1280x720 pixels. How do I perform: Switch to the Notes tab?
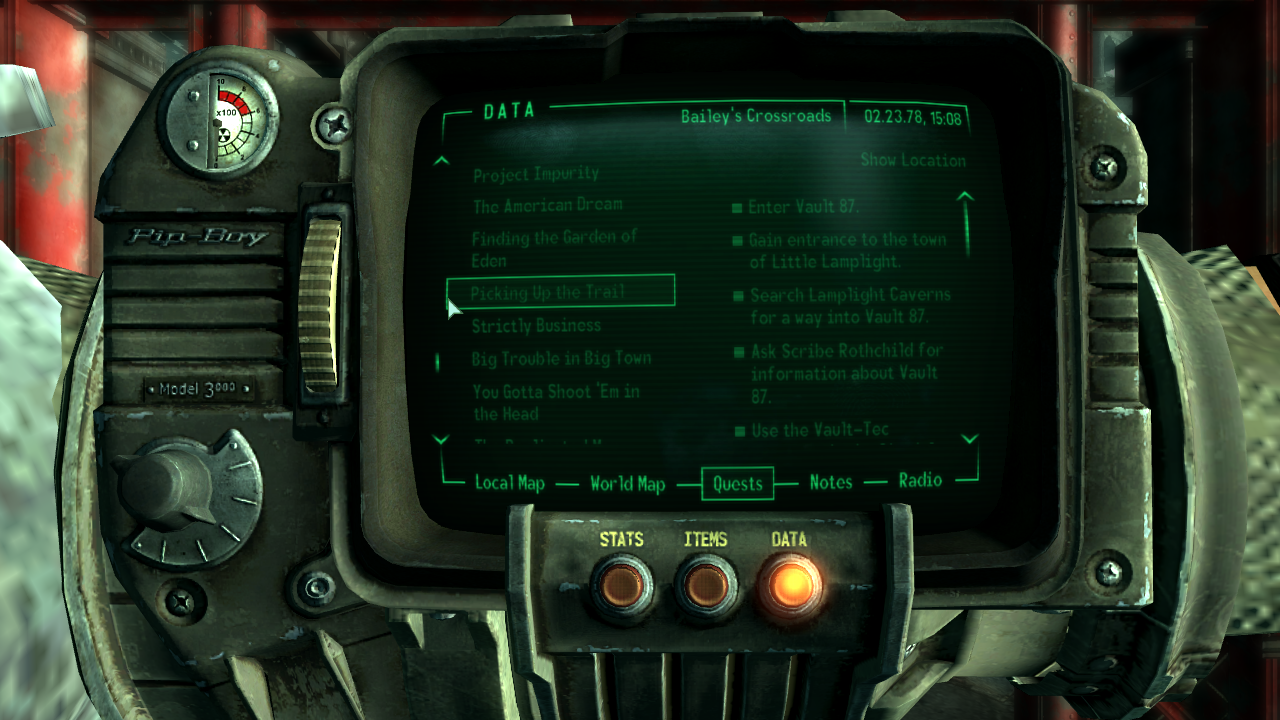click(831, 484)
